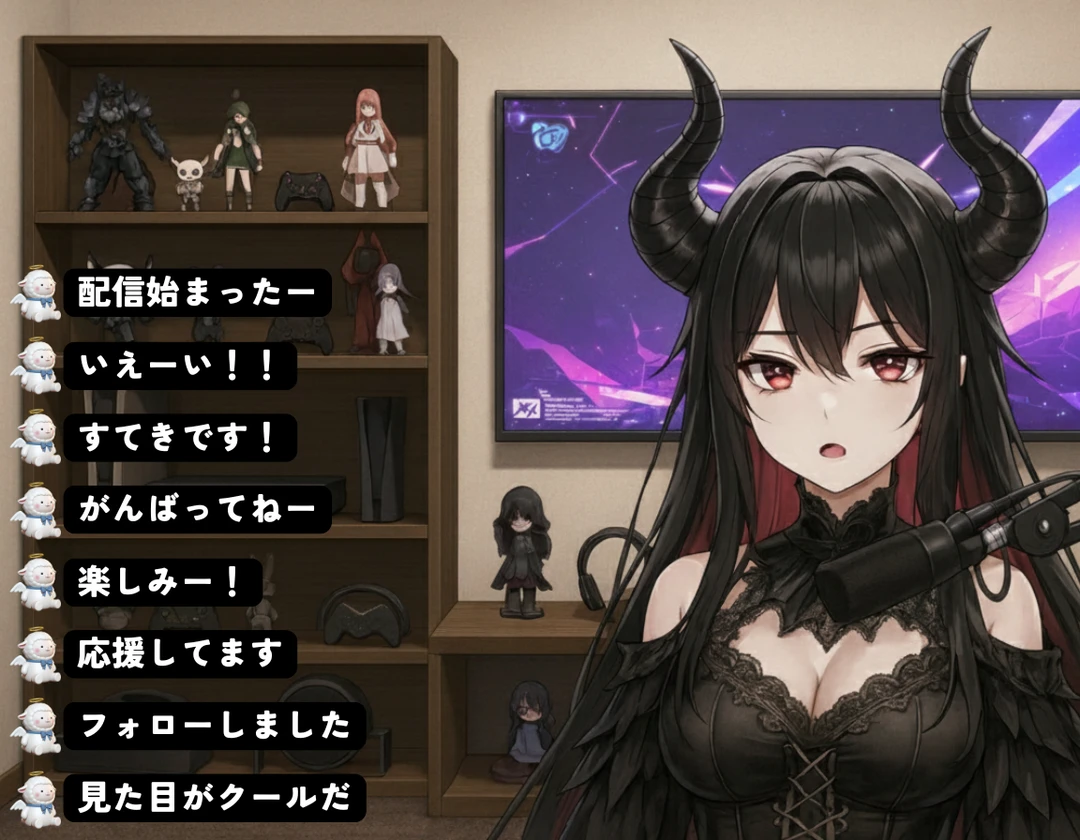The height and width of the screenshot is (840, 1080).
Task: Select the "いえーい！！" chat comment
Action: pyautogui.click(x=180, y=366)
